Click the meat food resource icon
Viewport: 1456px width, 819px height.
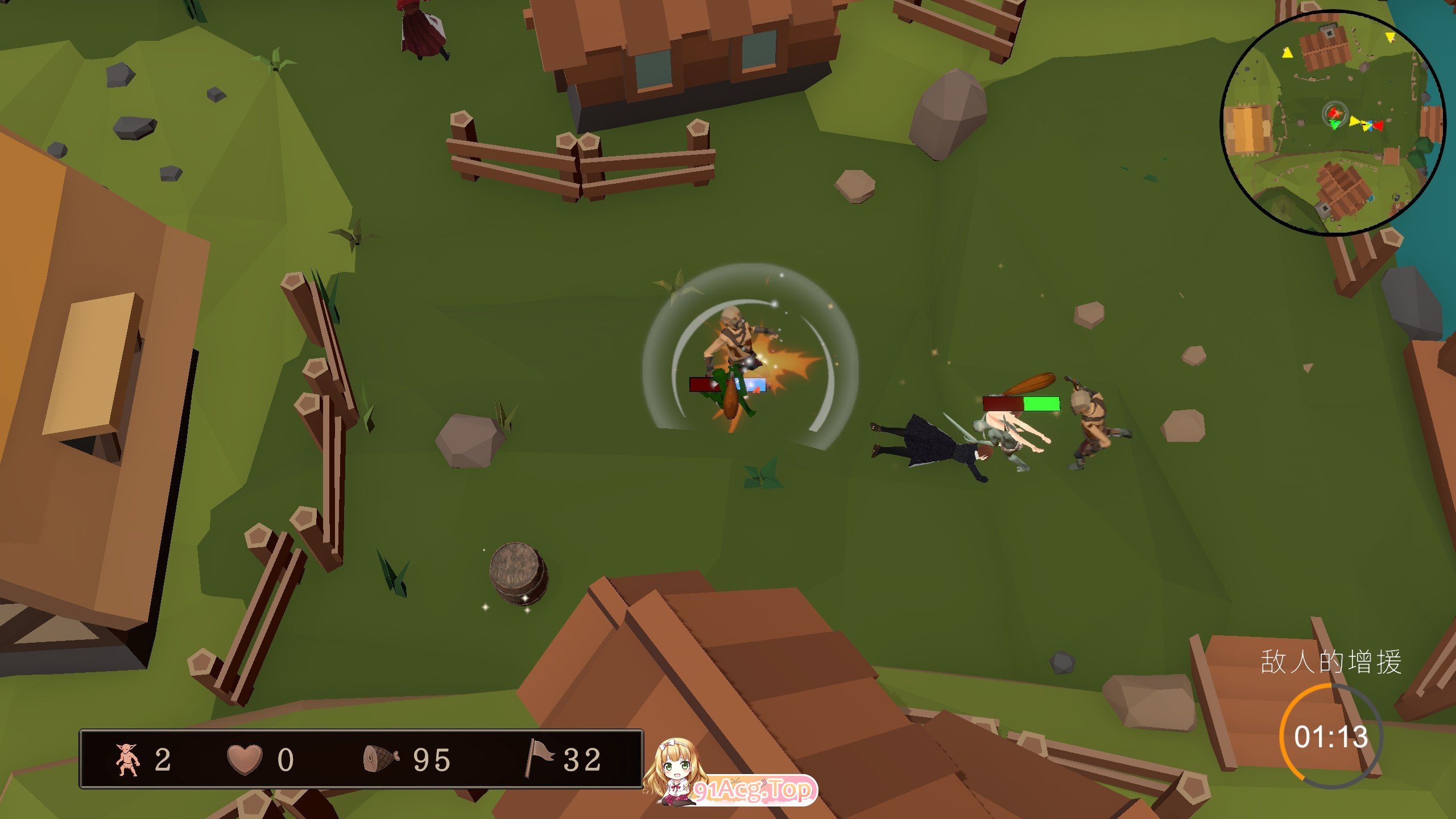click(x=380, y=759)
